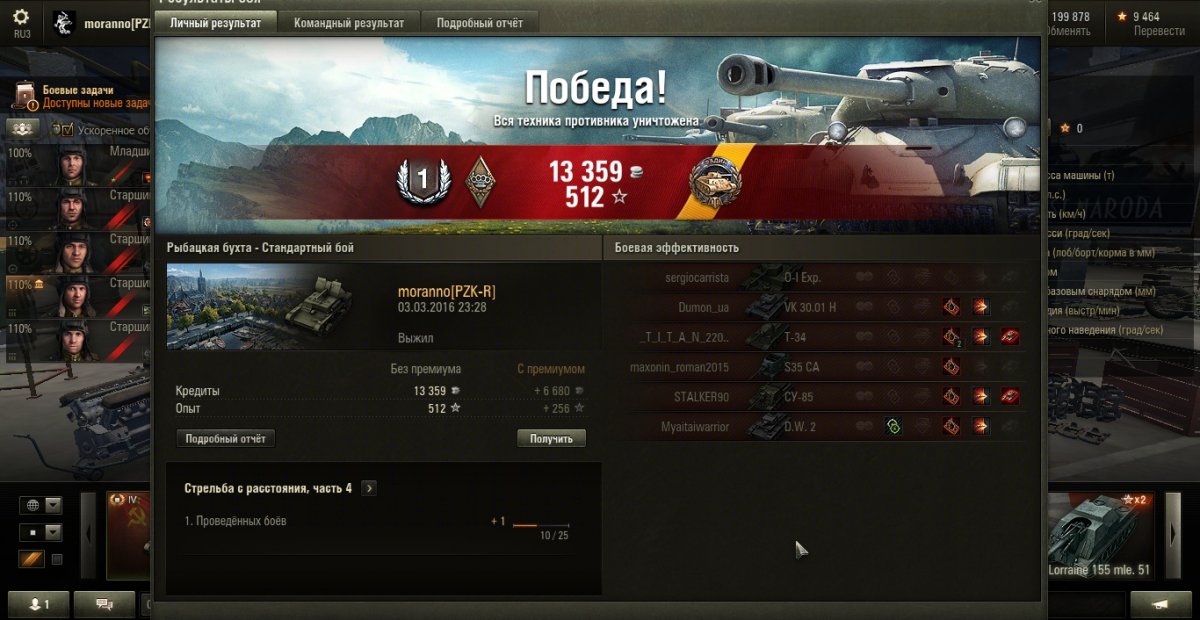Click the tank mastery badge emblem
The width and height of the screenshot is (1200, 620).
714,180
